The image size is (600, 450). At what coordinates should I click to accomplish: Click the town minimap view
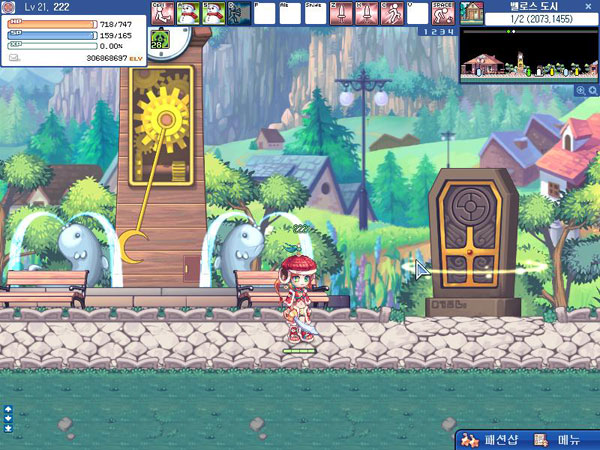tap(524, 55)
